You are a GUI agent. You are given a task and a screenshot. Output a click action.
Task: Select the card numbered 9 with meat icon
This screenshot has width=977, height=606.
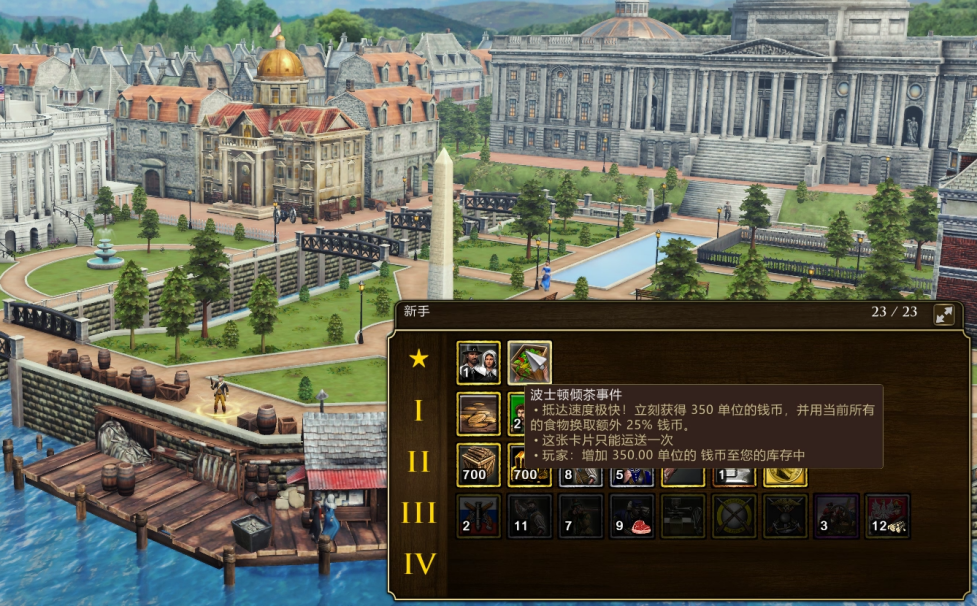632,515
